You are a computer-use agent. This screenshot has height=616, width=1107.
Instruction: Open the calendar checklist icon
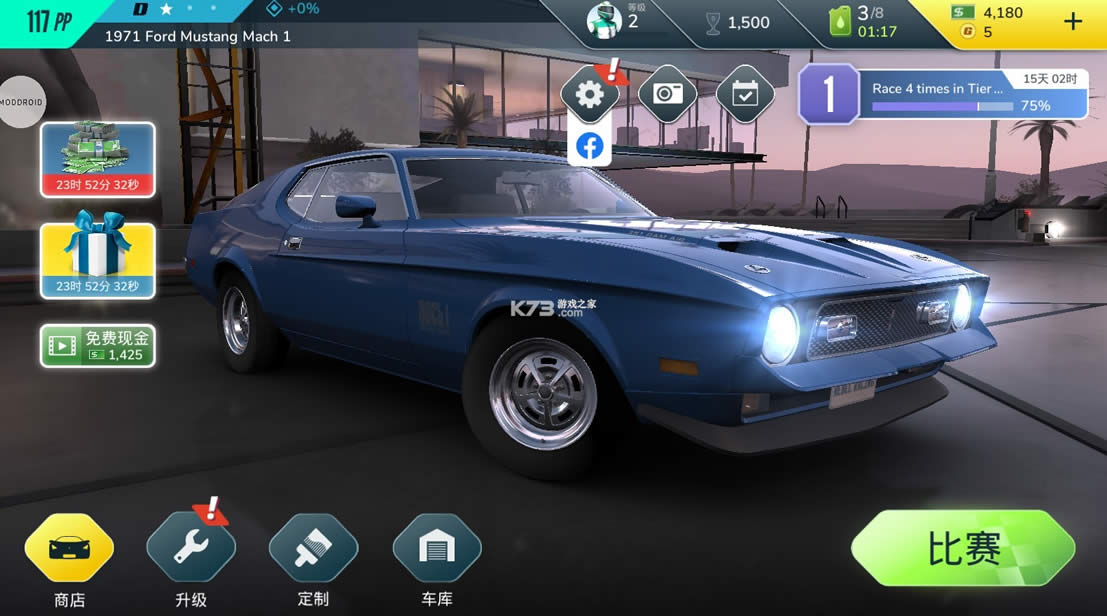tap(745, 94)
